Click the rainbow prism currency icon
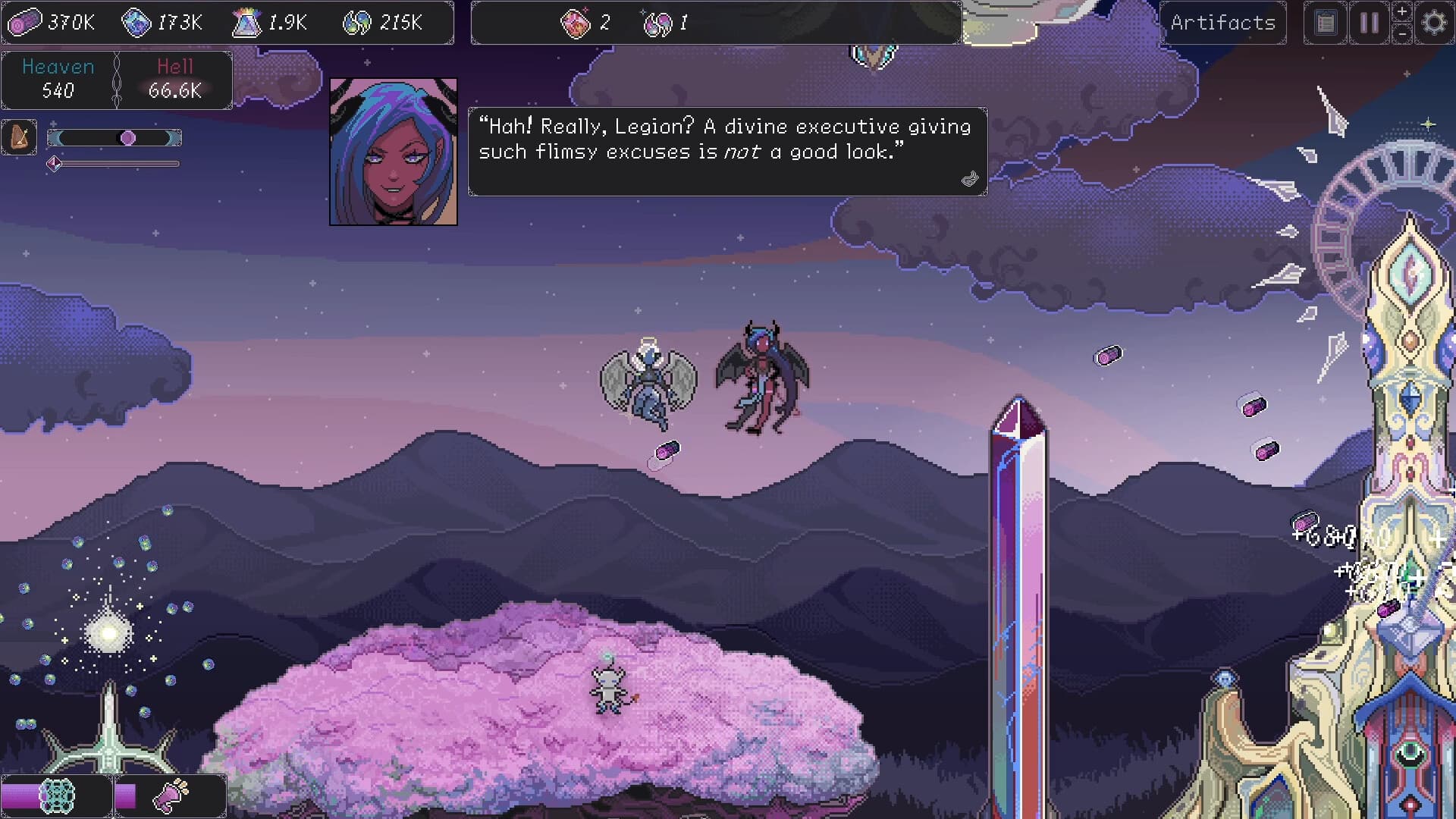 (x=244, y=22)
